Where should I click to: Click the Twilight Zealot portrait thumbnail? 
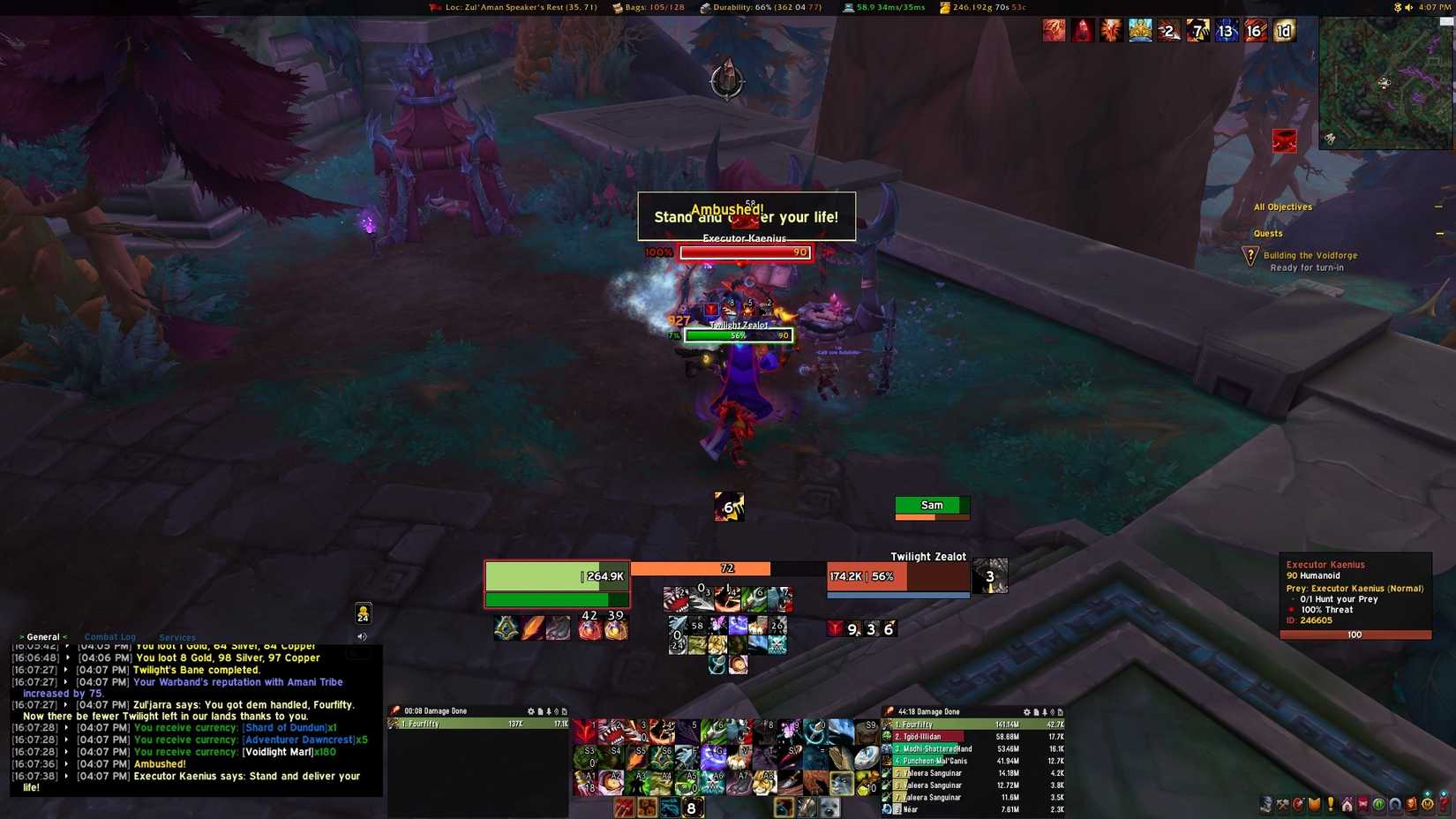click(990, 575)
